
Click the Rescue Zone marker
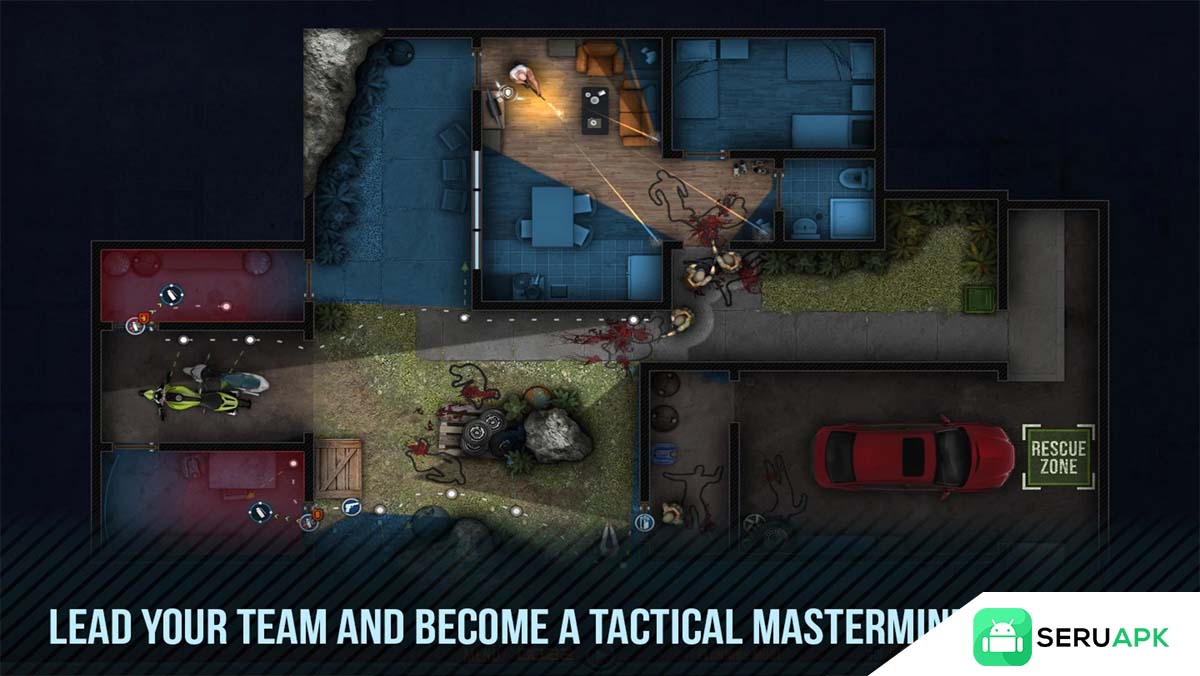coord(1058,458)
